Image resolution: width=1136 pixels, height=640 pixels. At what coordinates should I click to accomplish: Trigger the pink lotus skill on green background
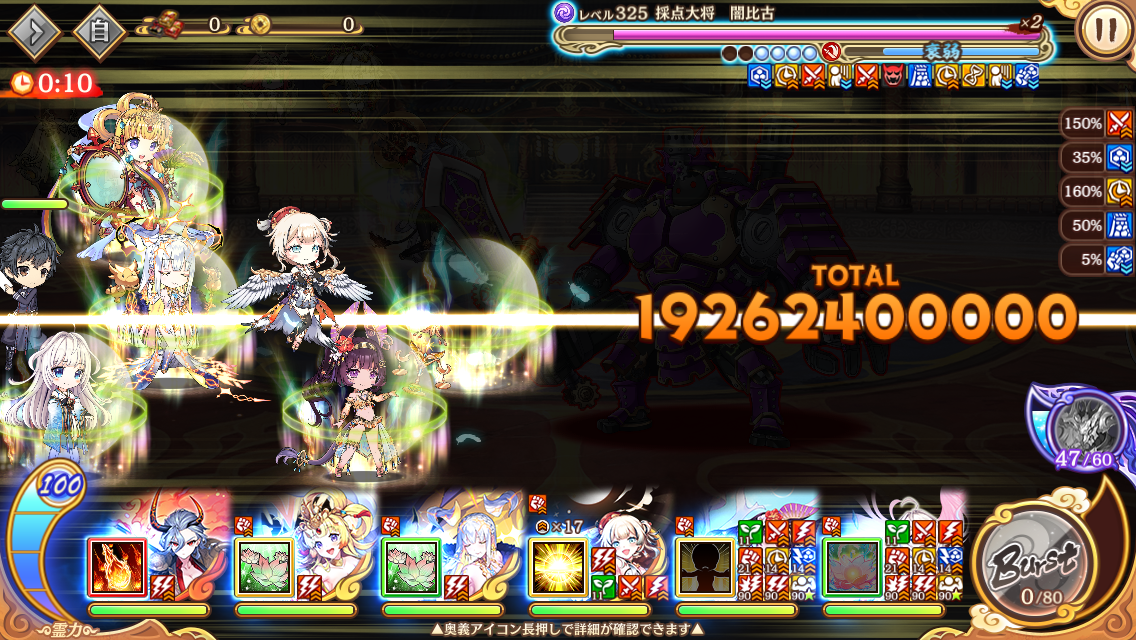point(852,568)
